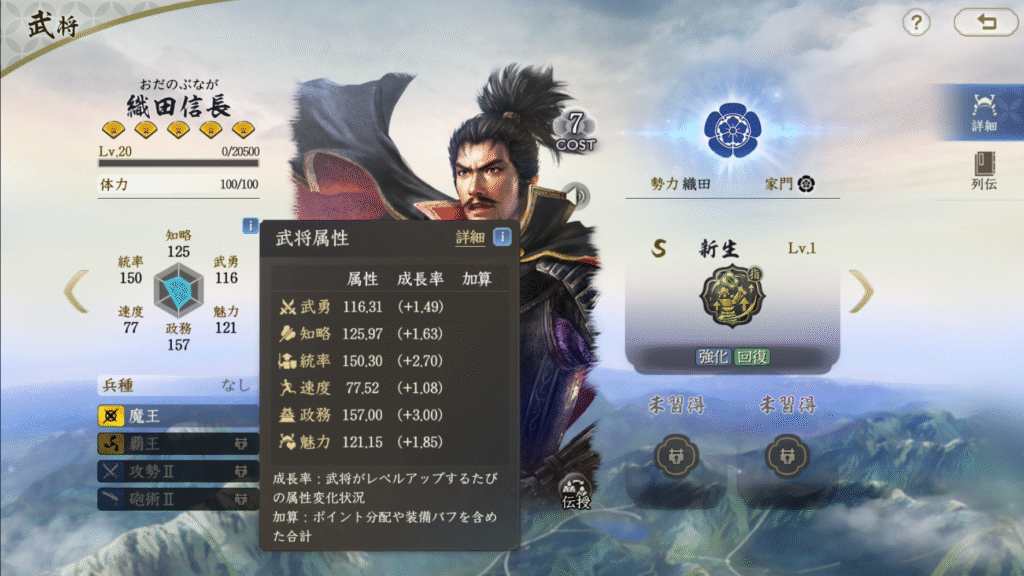Viewport: 1024px width, 576px height.
Task: Tap the 家門 clan crest icon
Action: point(806,185)
